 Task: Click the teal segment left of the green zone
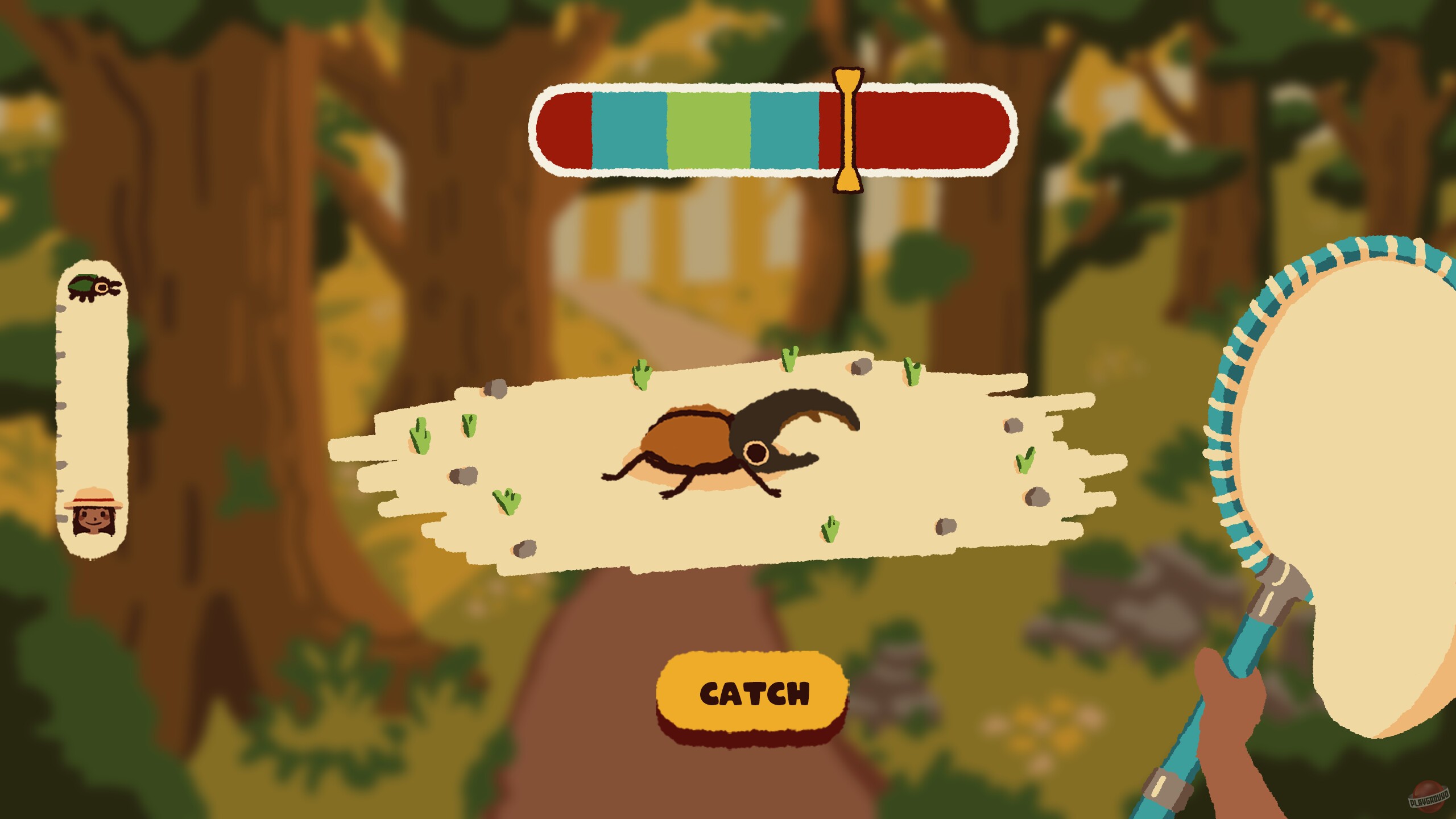tap(628, 128)
